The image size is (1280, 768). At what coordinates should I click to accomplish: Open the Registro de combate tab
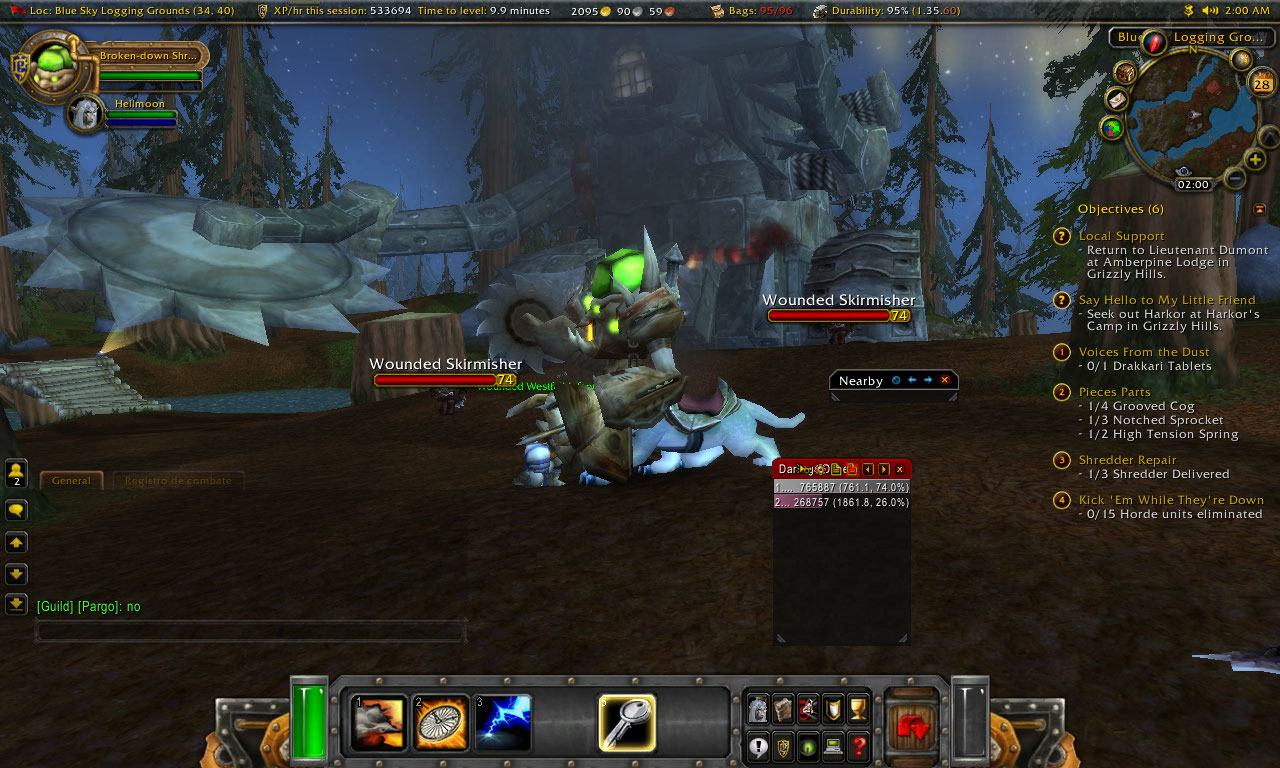(177, 481)
